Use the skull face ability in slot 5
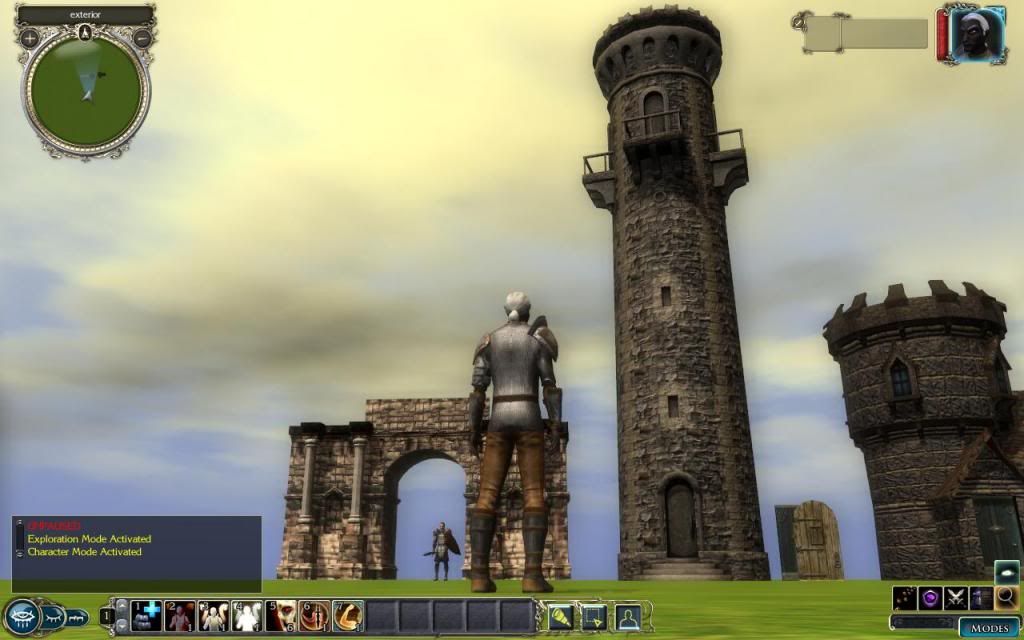The height and width of the screenshot is (640, 1024). pyautogui.click(x=281, y=616)
